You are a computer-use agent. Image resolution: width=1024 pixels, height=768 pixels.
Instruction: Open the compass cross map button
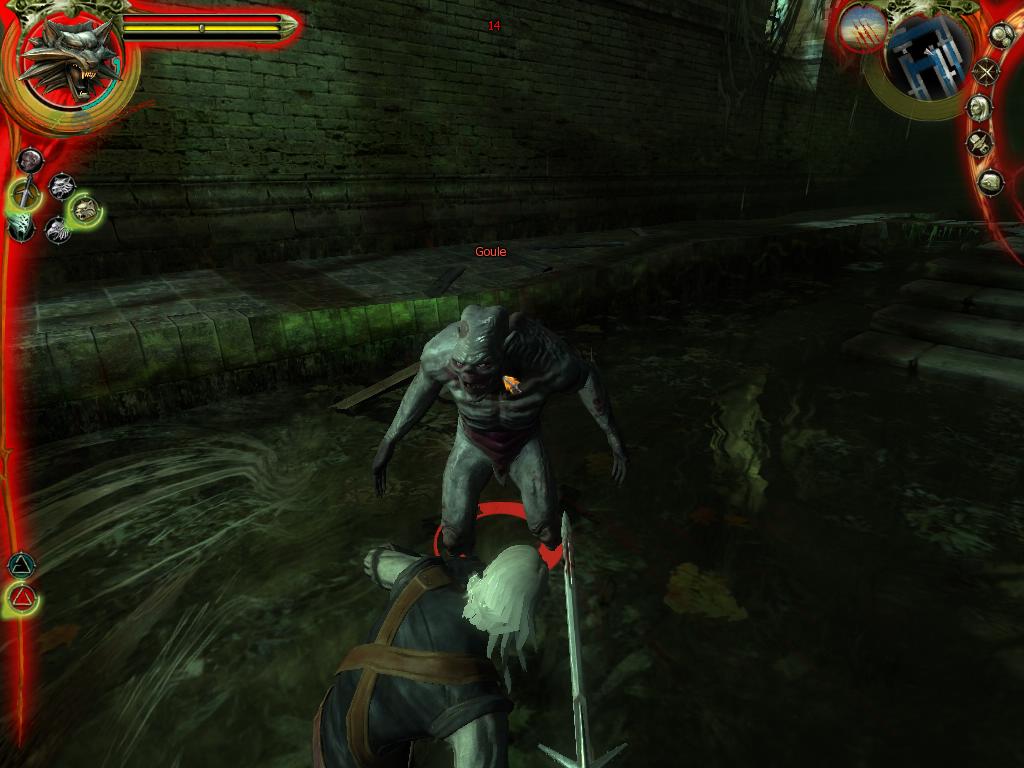[987, 71]
